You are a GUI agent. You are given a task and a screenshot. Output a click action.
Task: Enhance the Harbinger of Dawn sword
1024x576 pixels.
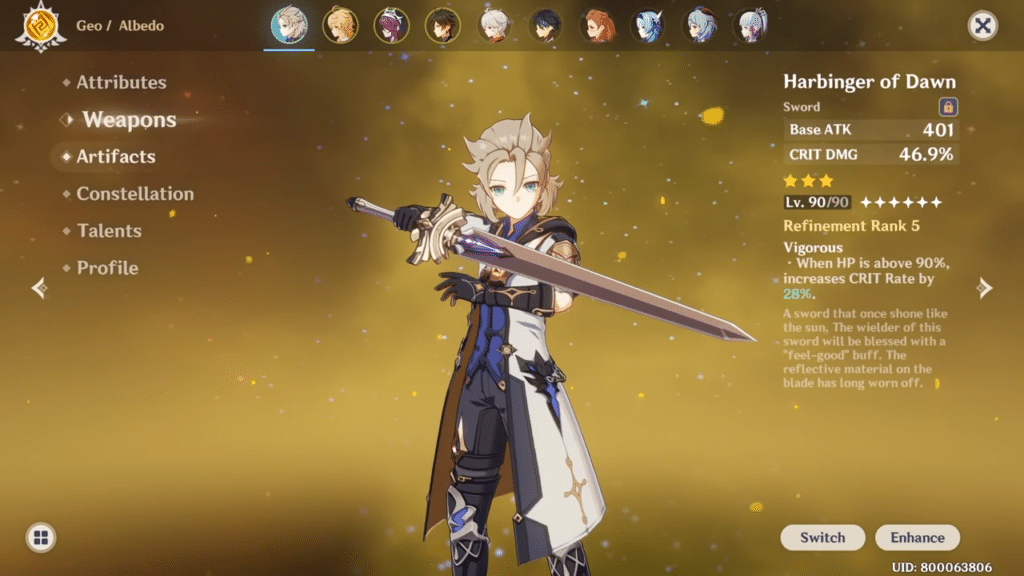(x=917, y=537)
